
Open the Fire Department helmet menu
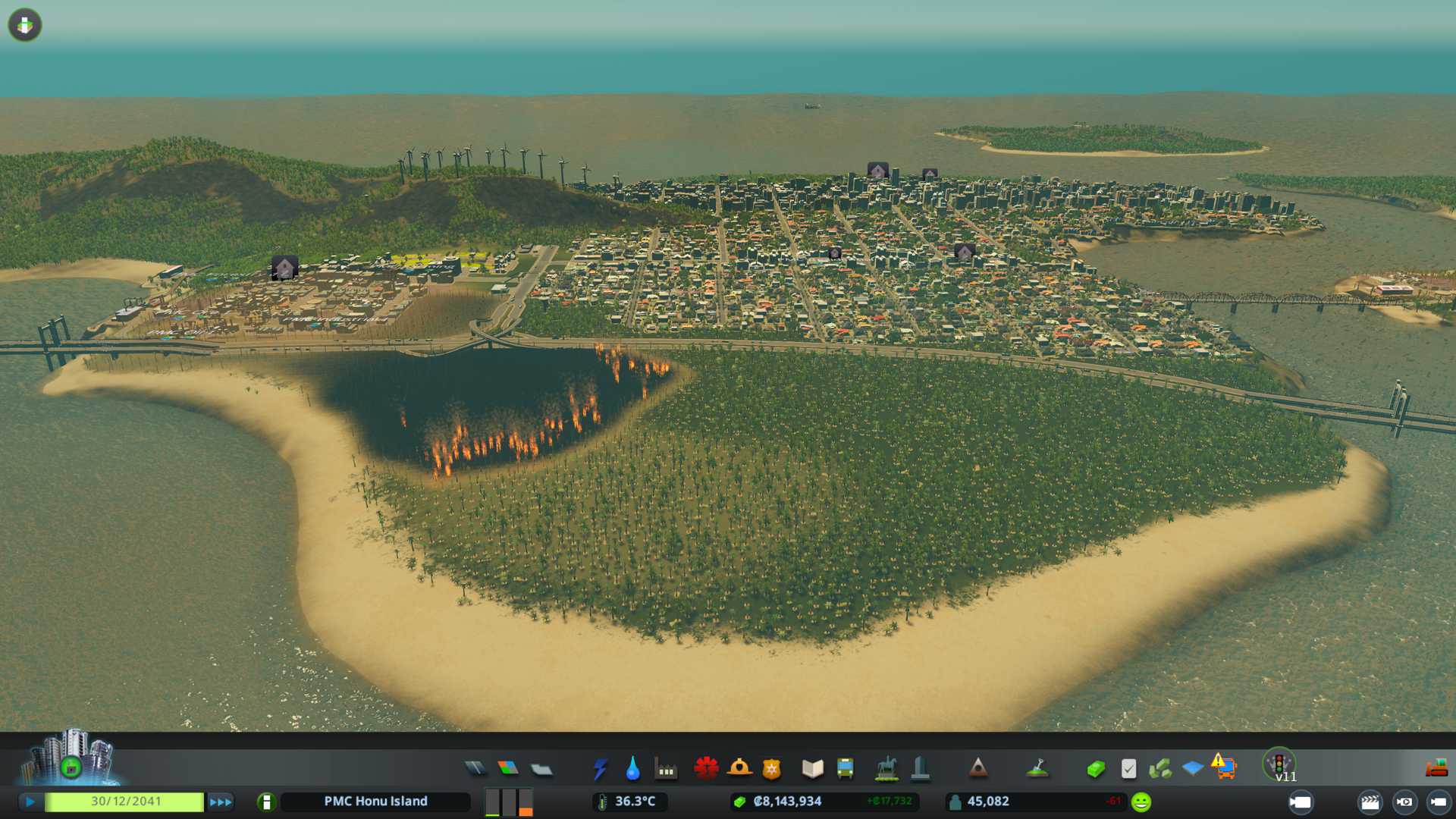(x=739, y=769)
